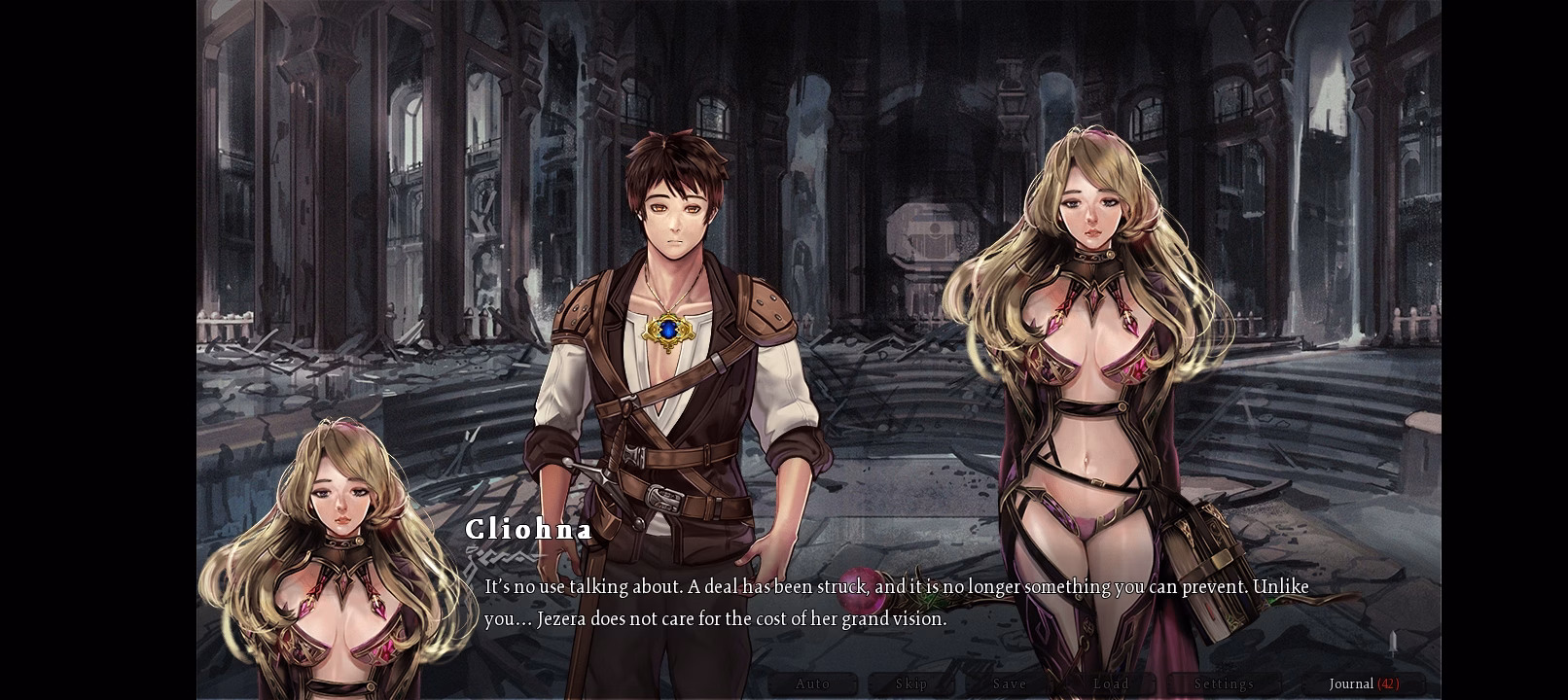The height and width of the screenshot is (700, 1568).
Task: Advance Cliohna's dialogue text
Action: [x=895, y=602]
